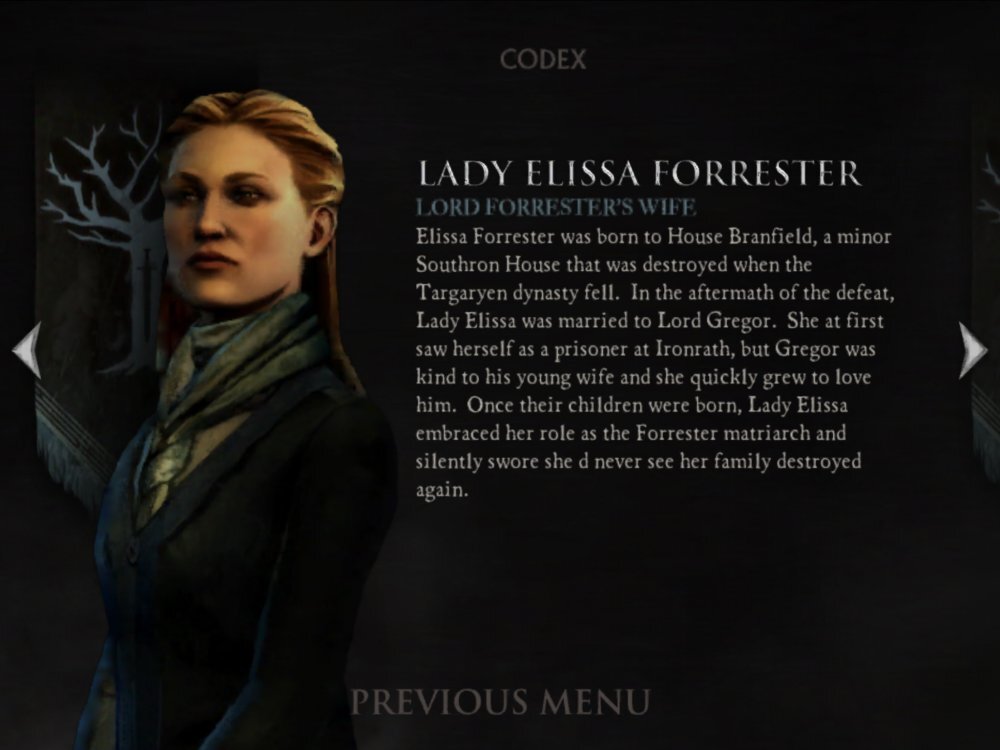Return to the Previous Menu

point(500,701)
